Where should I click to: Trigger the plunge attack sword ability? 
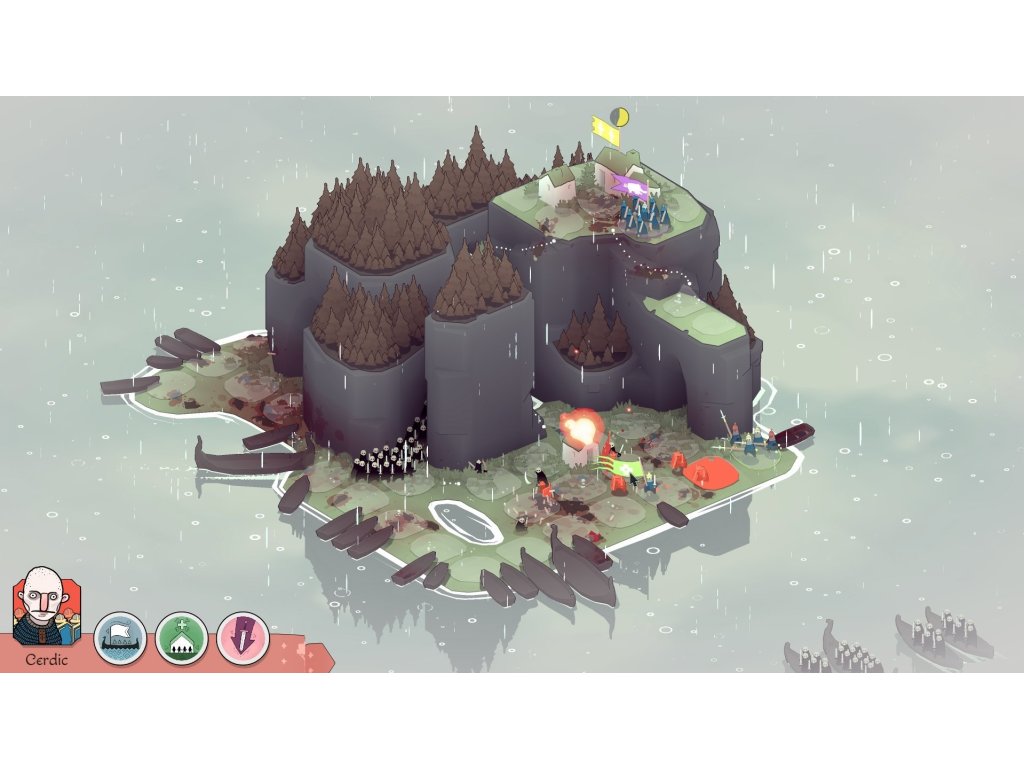click(243, 639)
